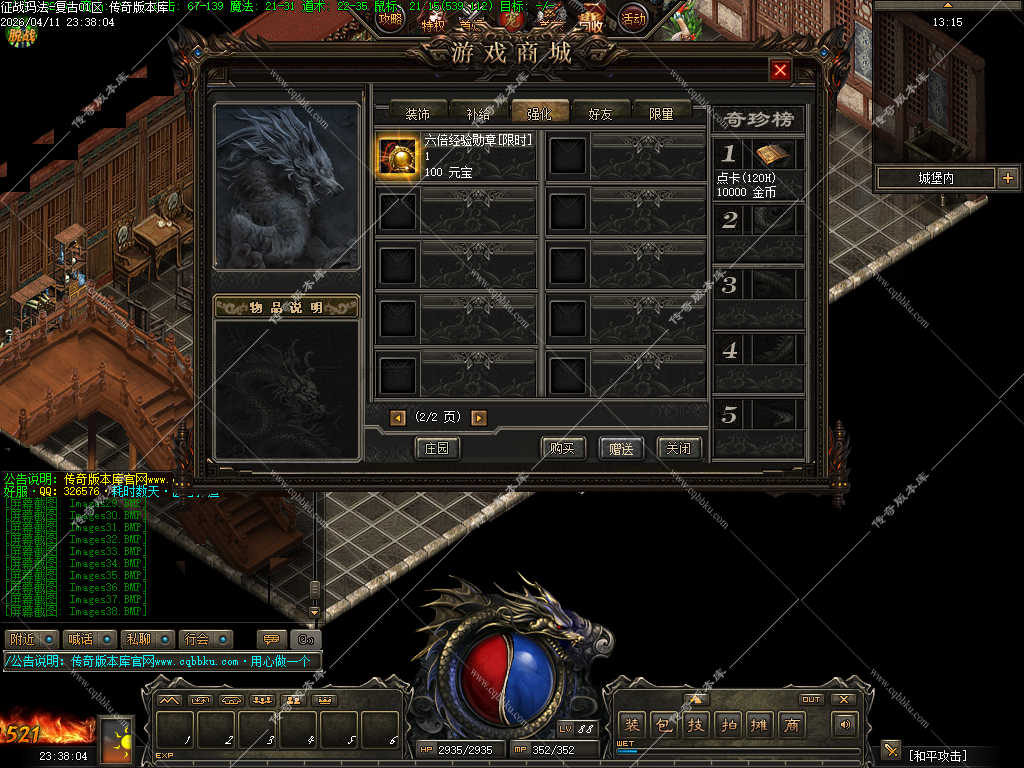Viewport: 1024px width, 768px height.
Task: Go to the previous shop page
Action: [x=398, y=418]
